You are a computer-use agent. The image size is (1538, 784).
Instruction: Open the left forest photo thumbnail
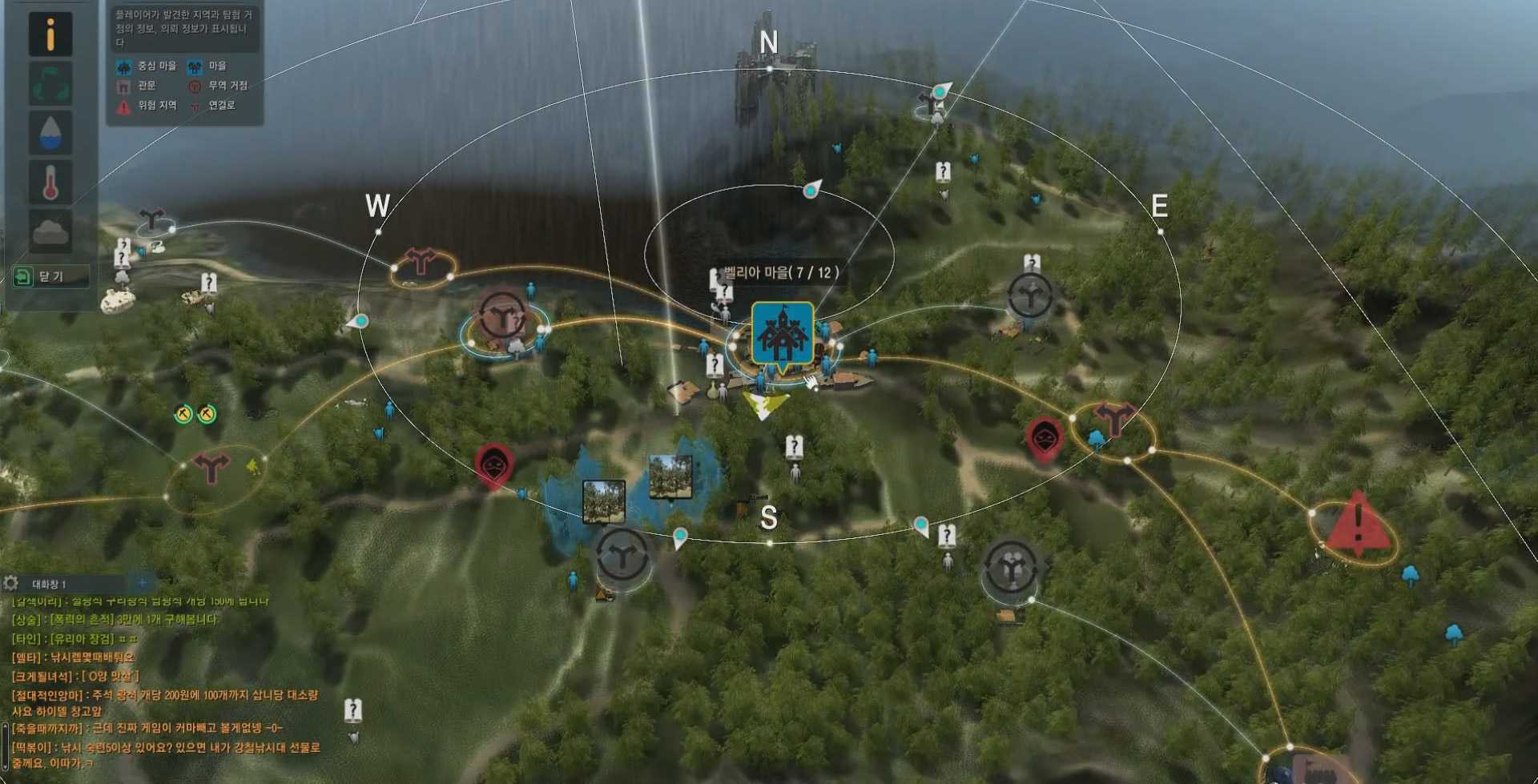point(604,501)
